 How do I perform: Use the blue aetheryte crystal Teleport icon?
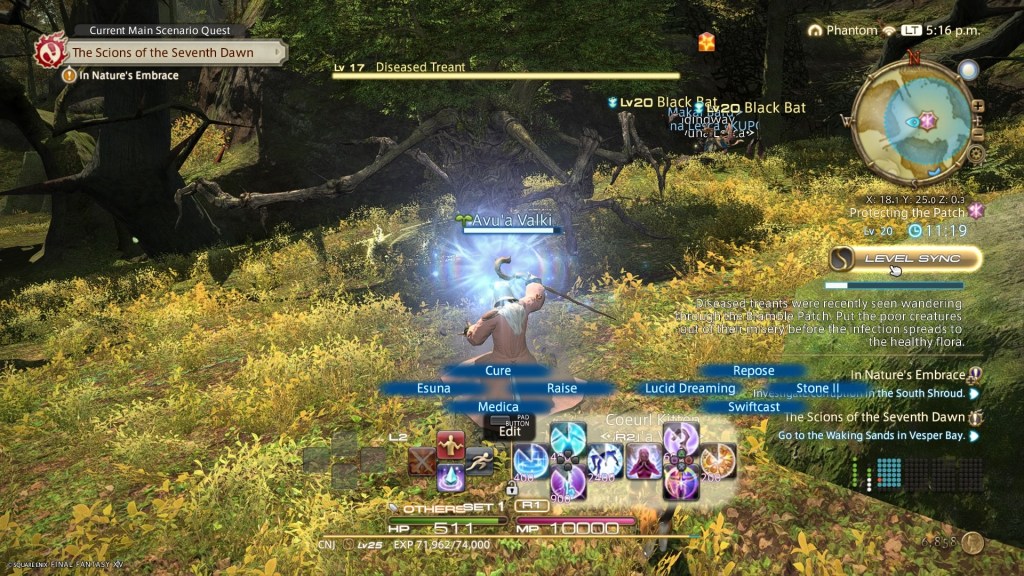click(x=451, y=477)
